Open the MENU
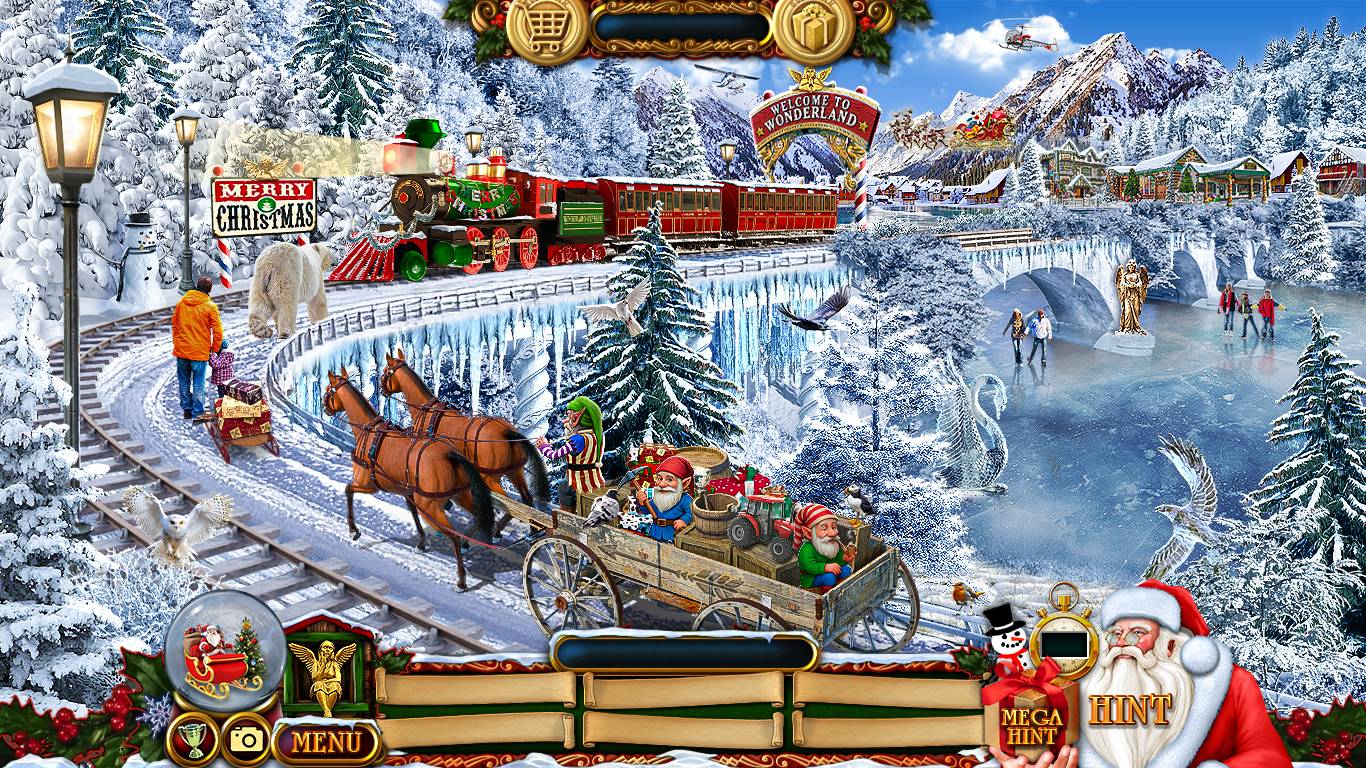Screen dimensions: 1366x768 pos(327,743)
